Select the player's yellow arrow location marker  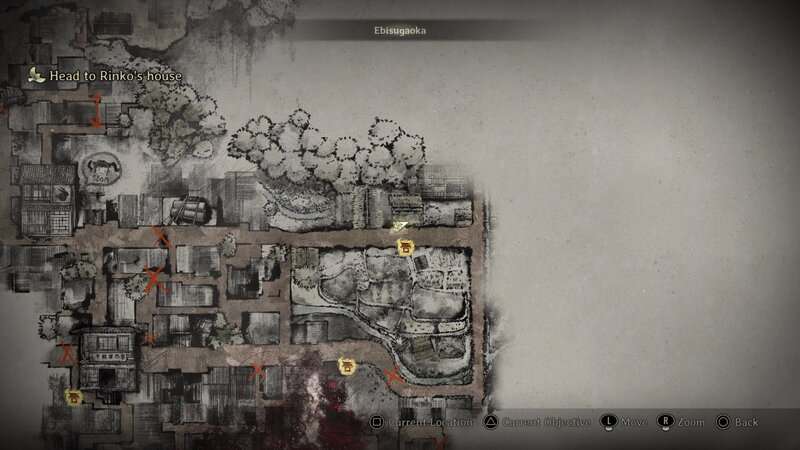coord(399,228)
